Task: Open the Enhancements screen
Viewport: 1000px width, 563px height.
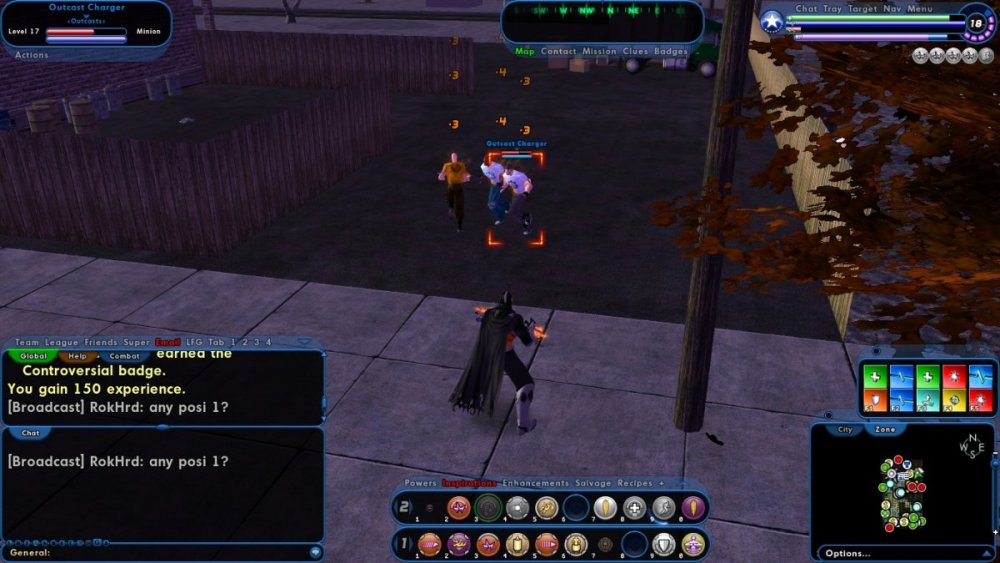Action: coord(535,483)
